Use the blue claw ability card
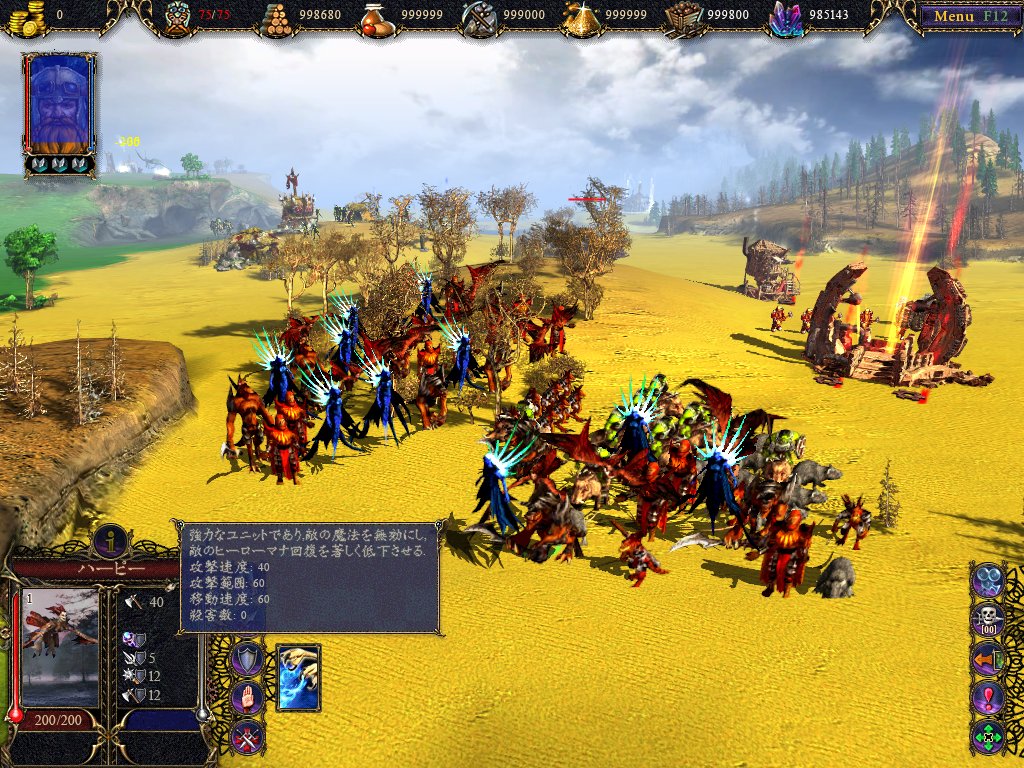The width and height of the screenshot is (1024, 768). click(298, 677)
